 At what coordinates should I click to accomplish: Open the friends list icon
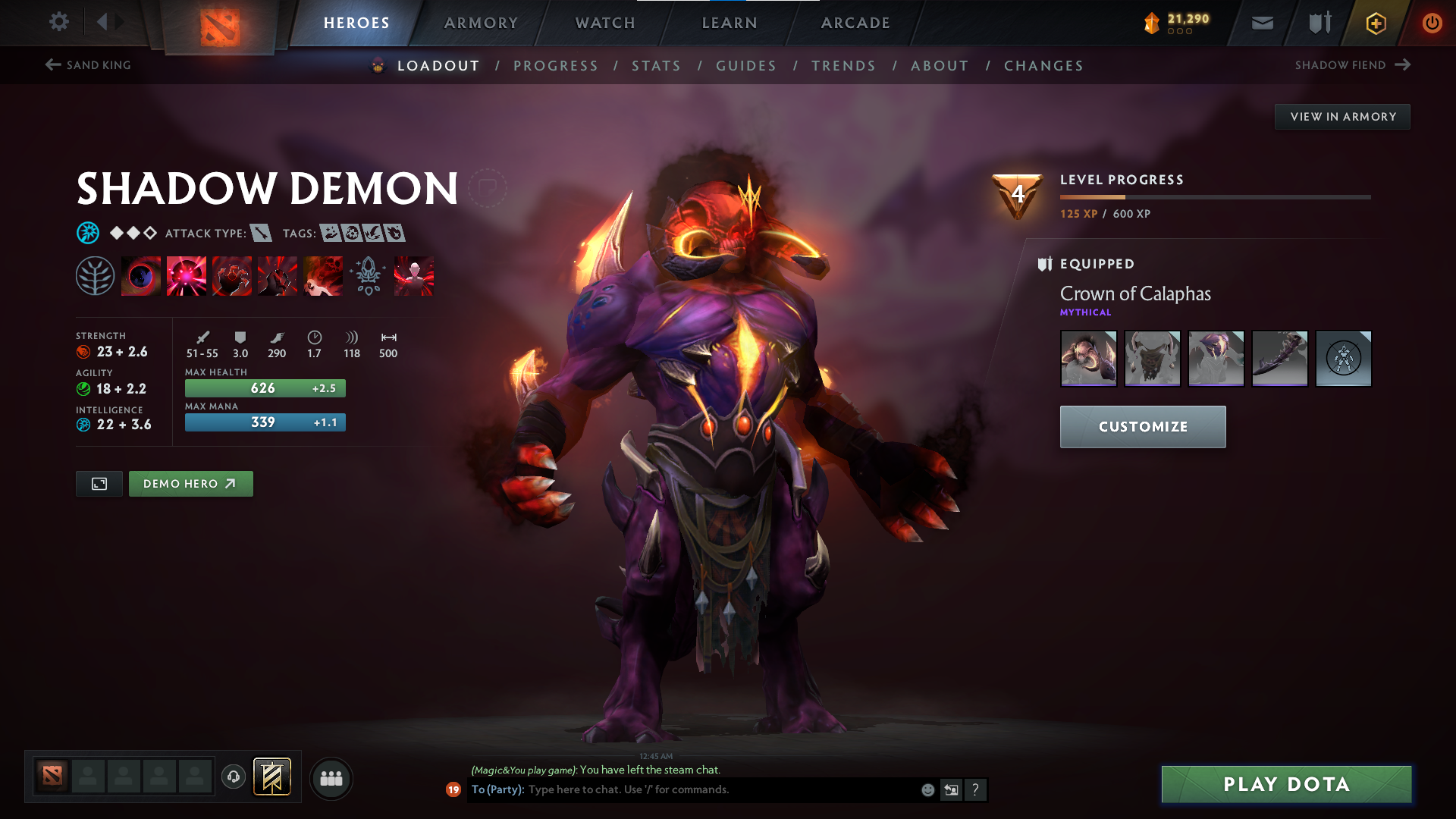coord(331,779)
